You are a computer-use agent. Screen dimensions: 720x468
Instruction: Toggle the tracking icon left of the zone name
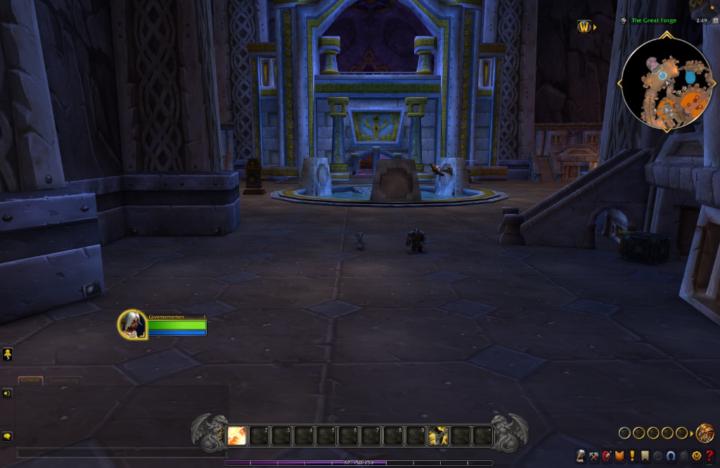click(623, 20)
